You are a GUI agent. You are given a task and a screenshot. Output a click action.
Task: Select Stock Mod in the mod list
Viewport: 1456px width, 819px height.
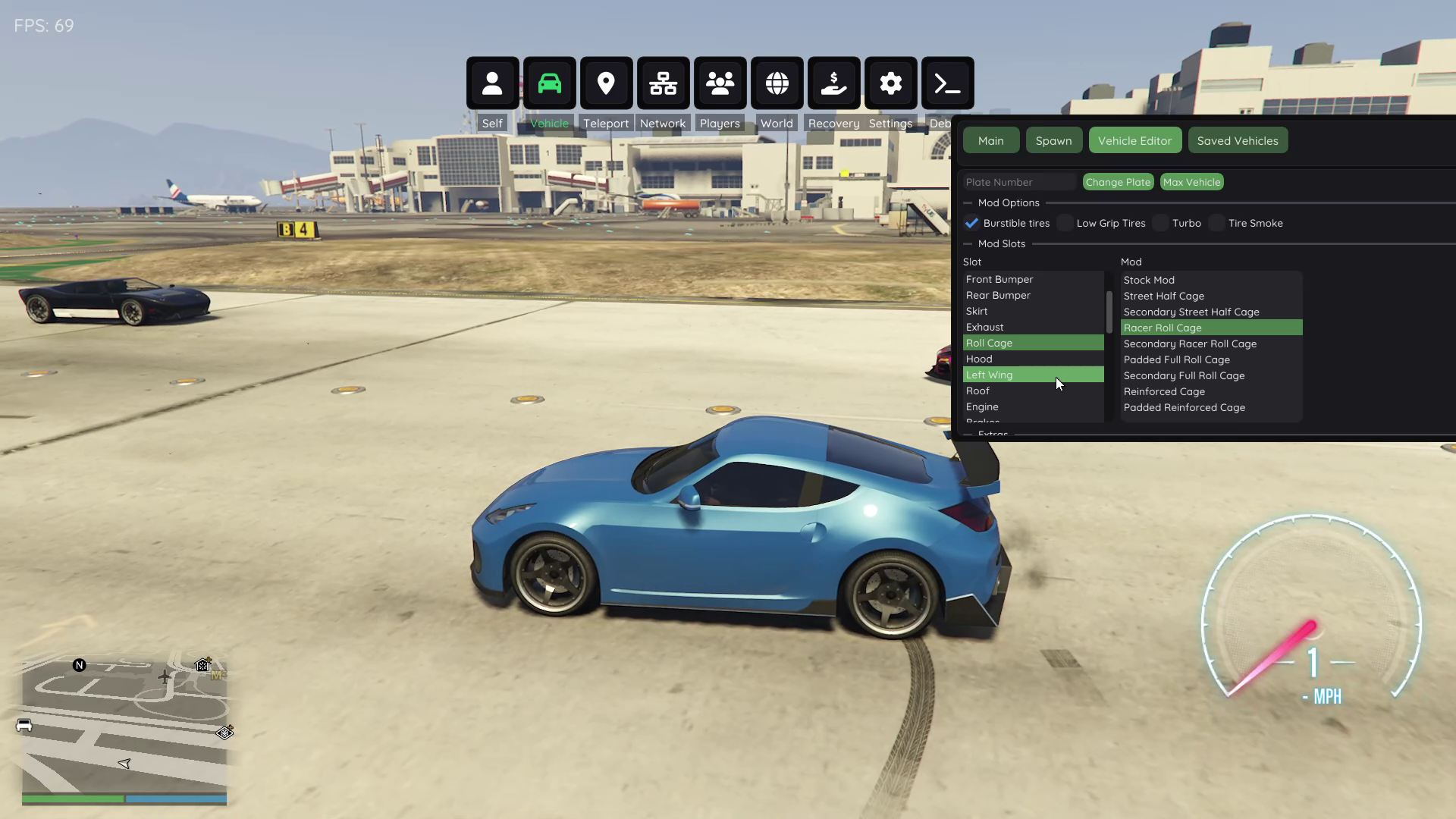pyautogui.click(x=1148, y=281)
